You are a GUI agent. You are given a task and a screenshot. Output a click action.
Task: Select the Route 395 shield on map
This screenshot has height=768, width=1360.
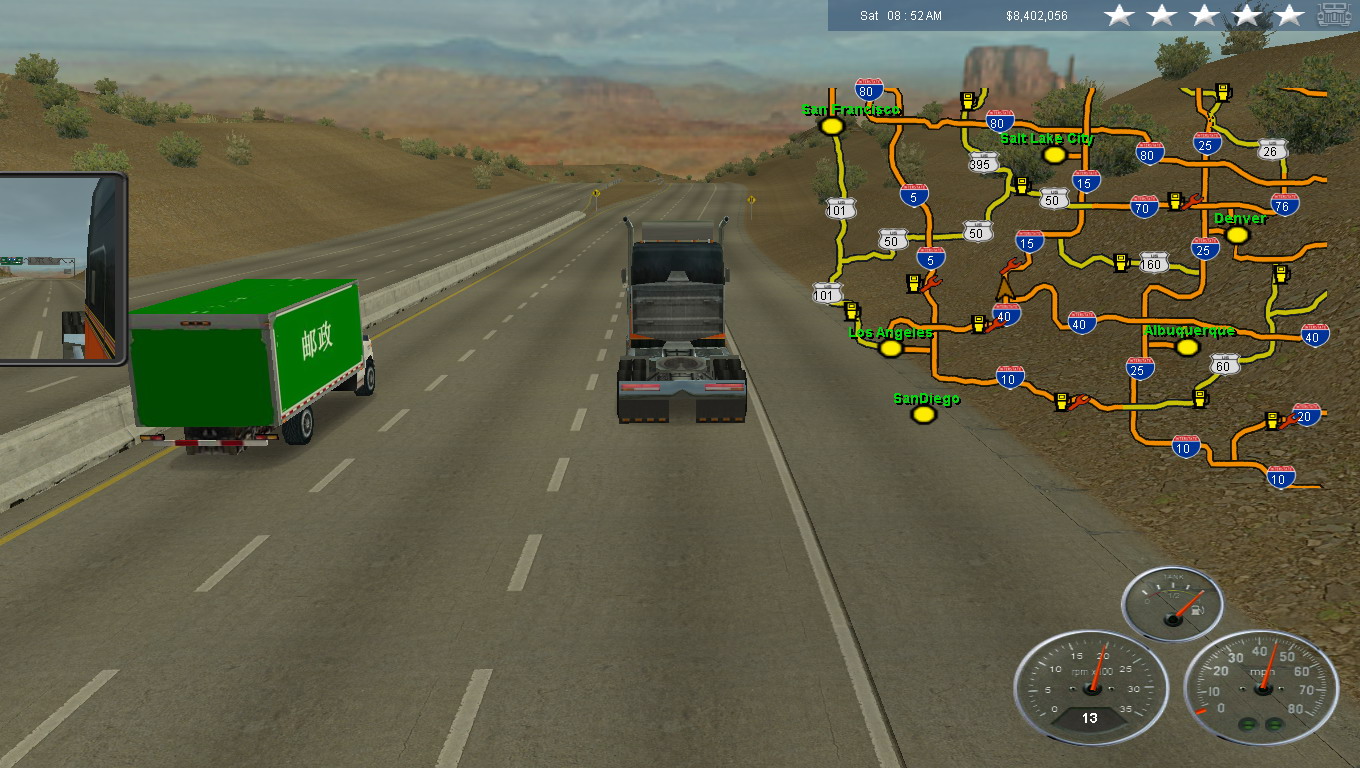coord(983,163)
